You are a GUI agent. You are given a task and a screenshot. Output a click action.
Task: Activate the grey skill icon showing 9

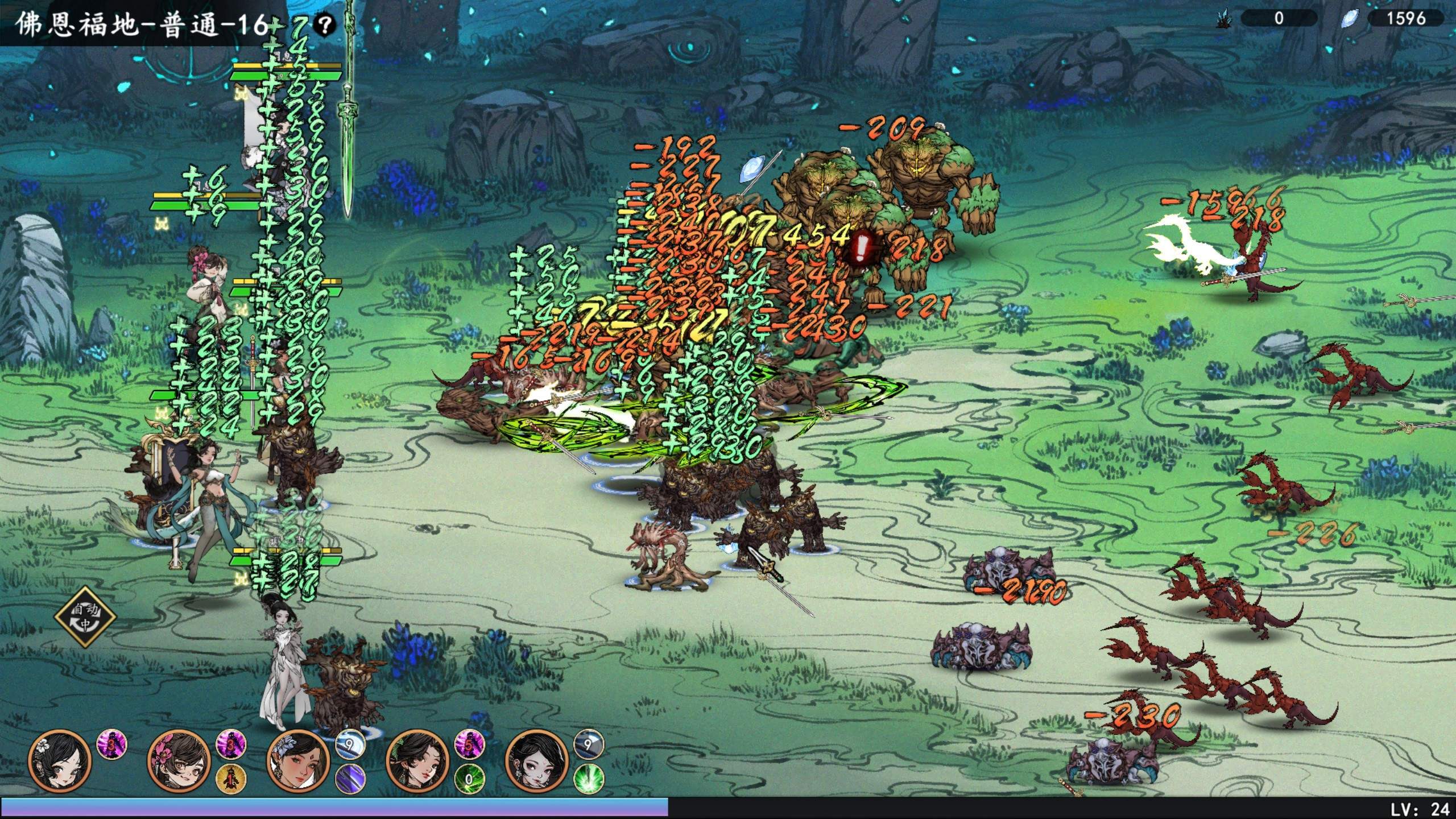tap(588, 744)
